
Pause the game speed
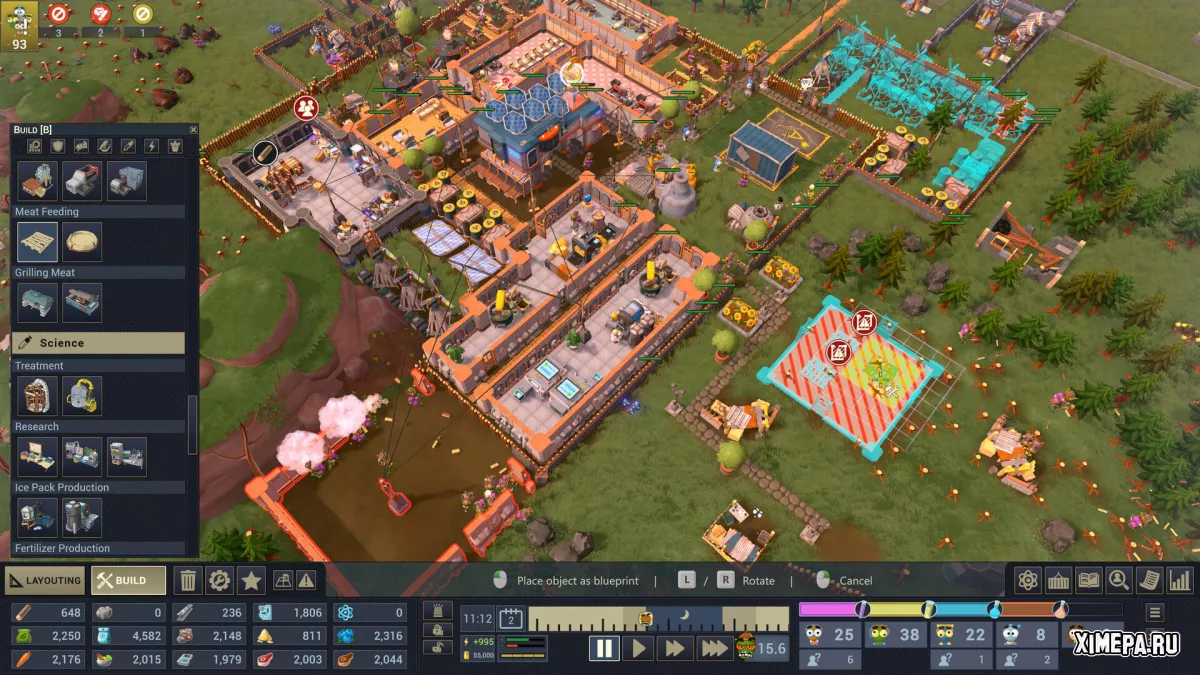click(x=604, y=648)
